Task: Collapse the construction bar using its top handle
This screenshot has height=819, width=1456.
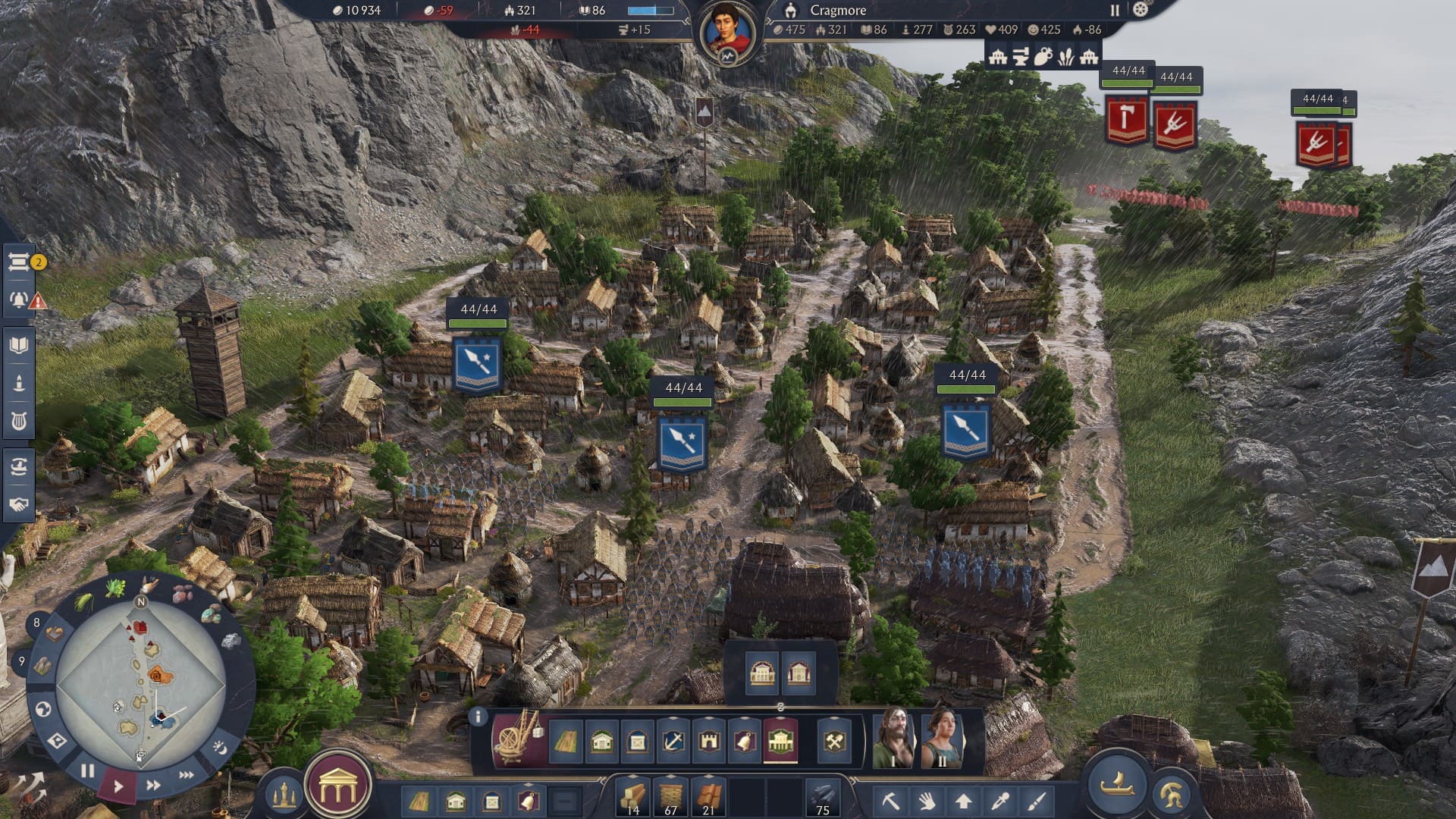Action: pos(779,708)
